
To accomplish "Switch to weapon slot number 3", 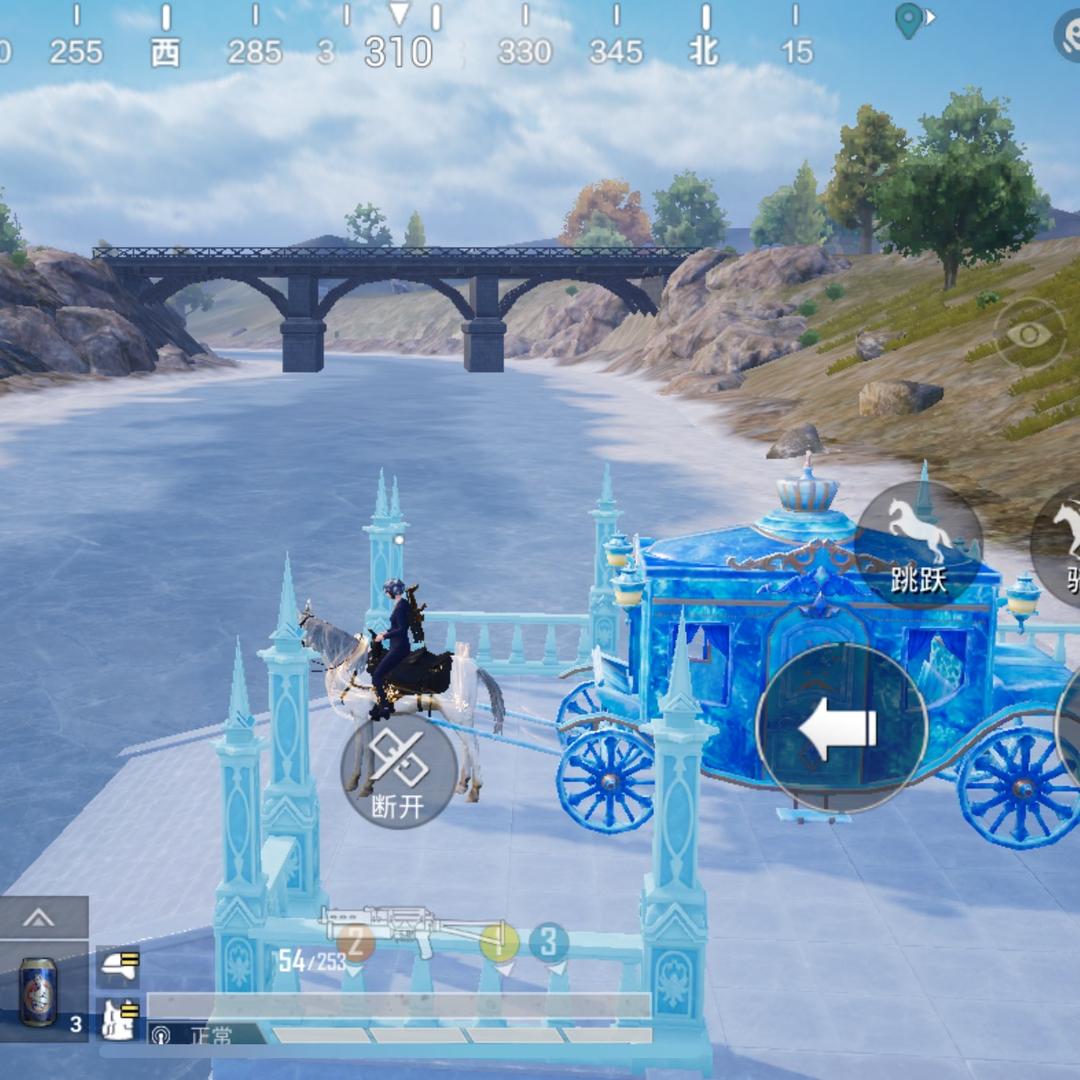I will (x=548, y=942).
